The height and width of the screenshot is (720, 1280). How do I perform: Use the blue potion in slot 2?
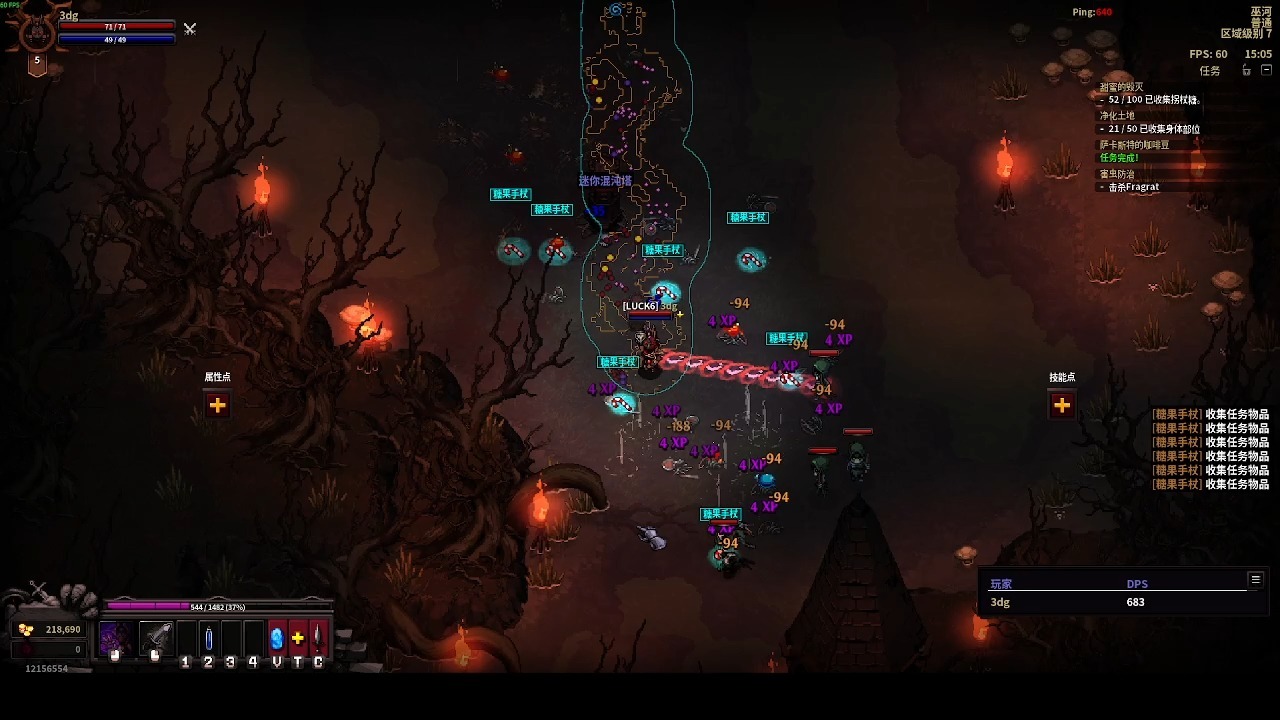coord(209,638)
